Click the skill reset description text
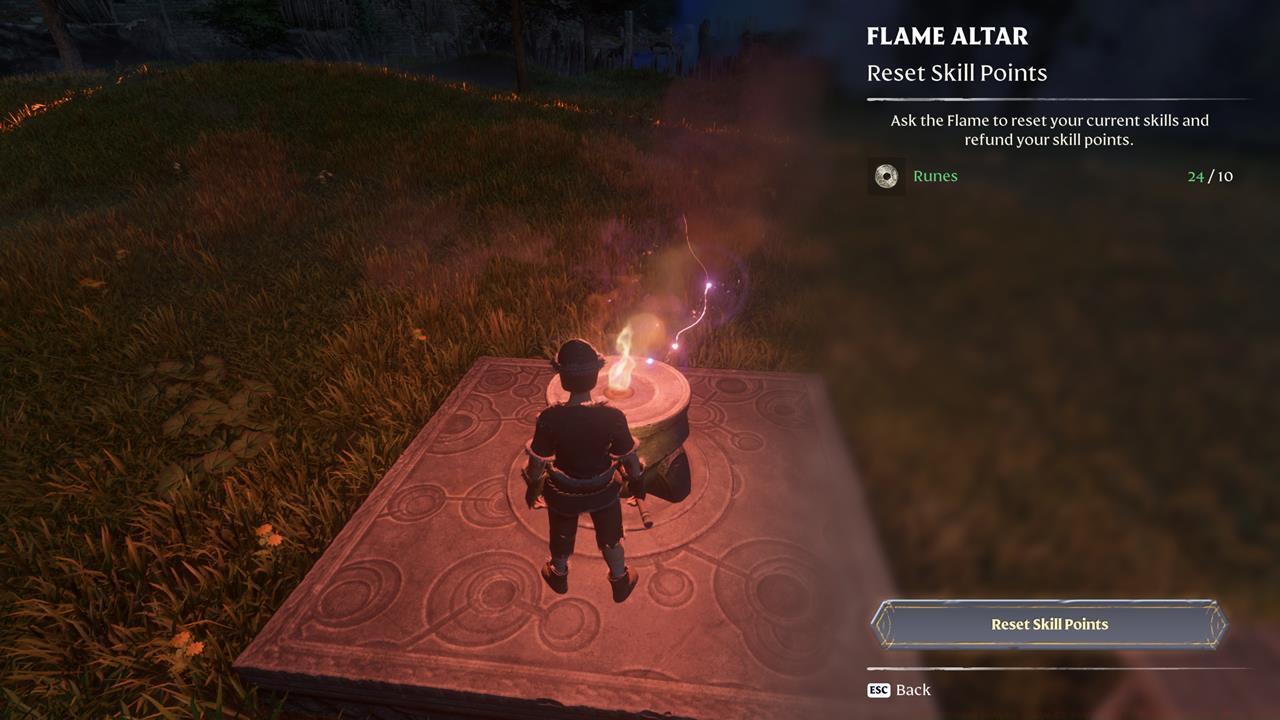Image resolution: width=1280 pixels, height=720 pixels. [1046, 128]
